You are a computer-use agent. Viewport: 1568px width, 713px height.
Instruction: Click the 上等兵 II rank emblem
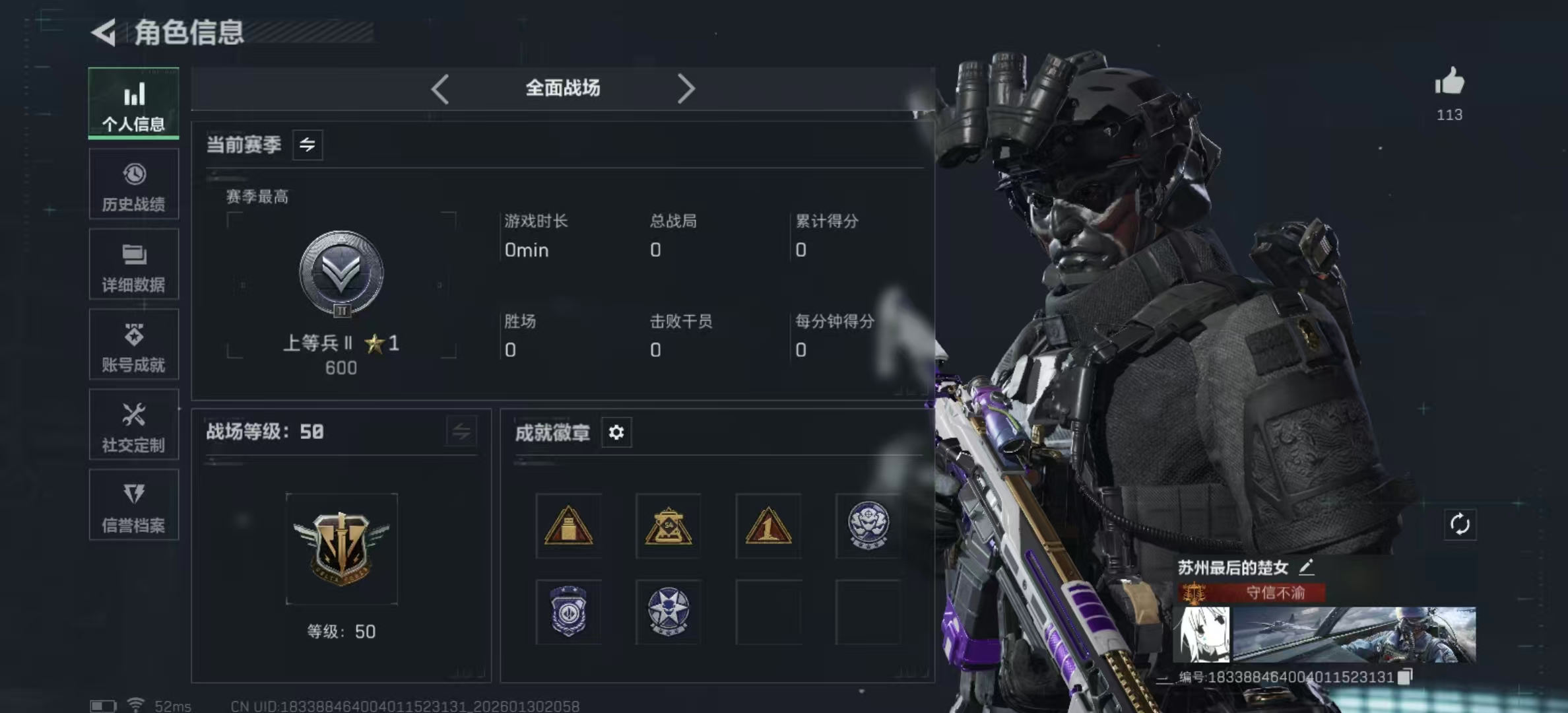341,273
